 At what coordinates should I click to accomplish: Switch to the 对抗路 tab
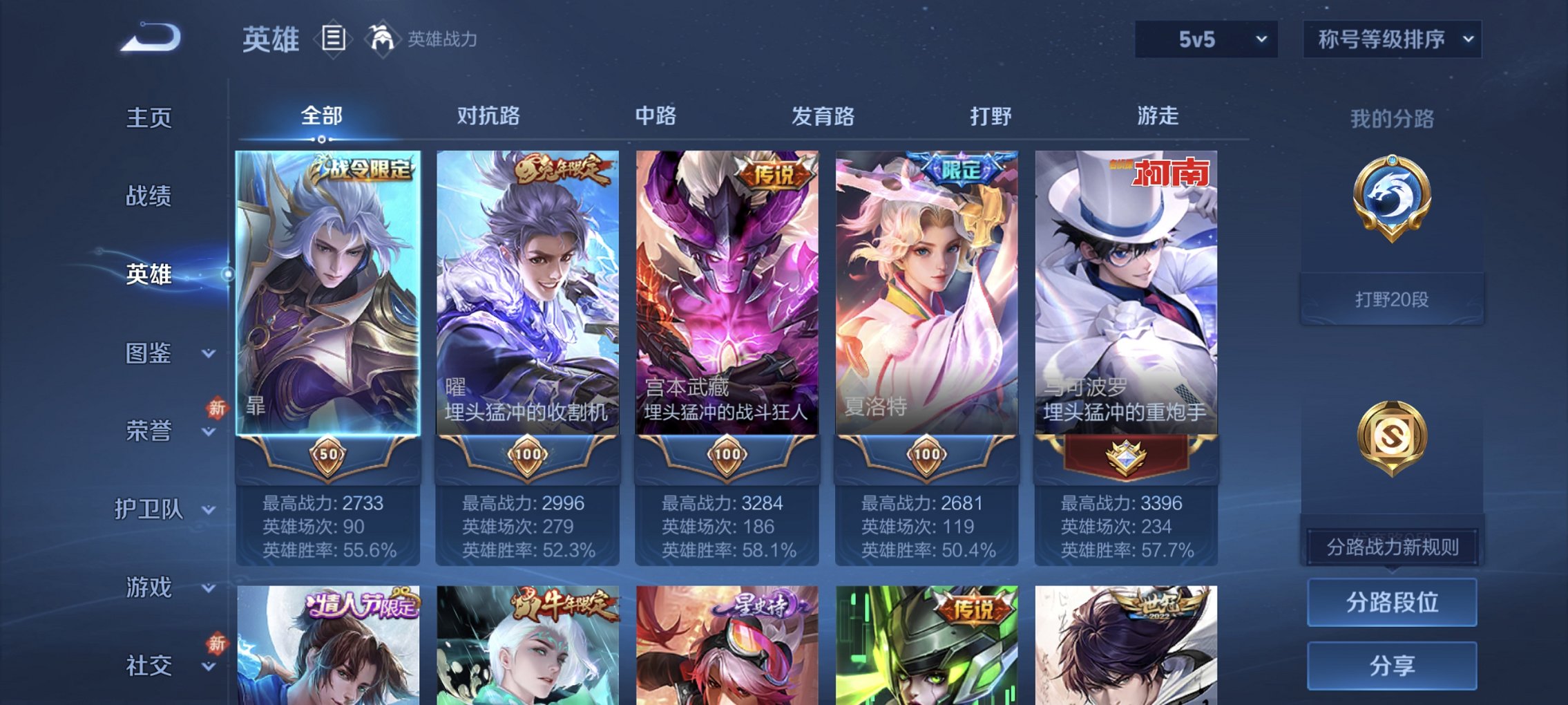[x=489, y=116]
